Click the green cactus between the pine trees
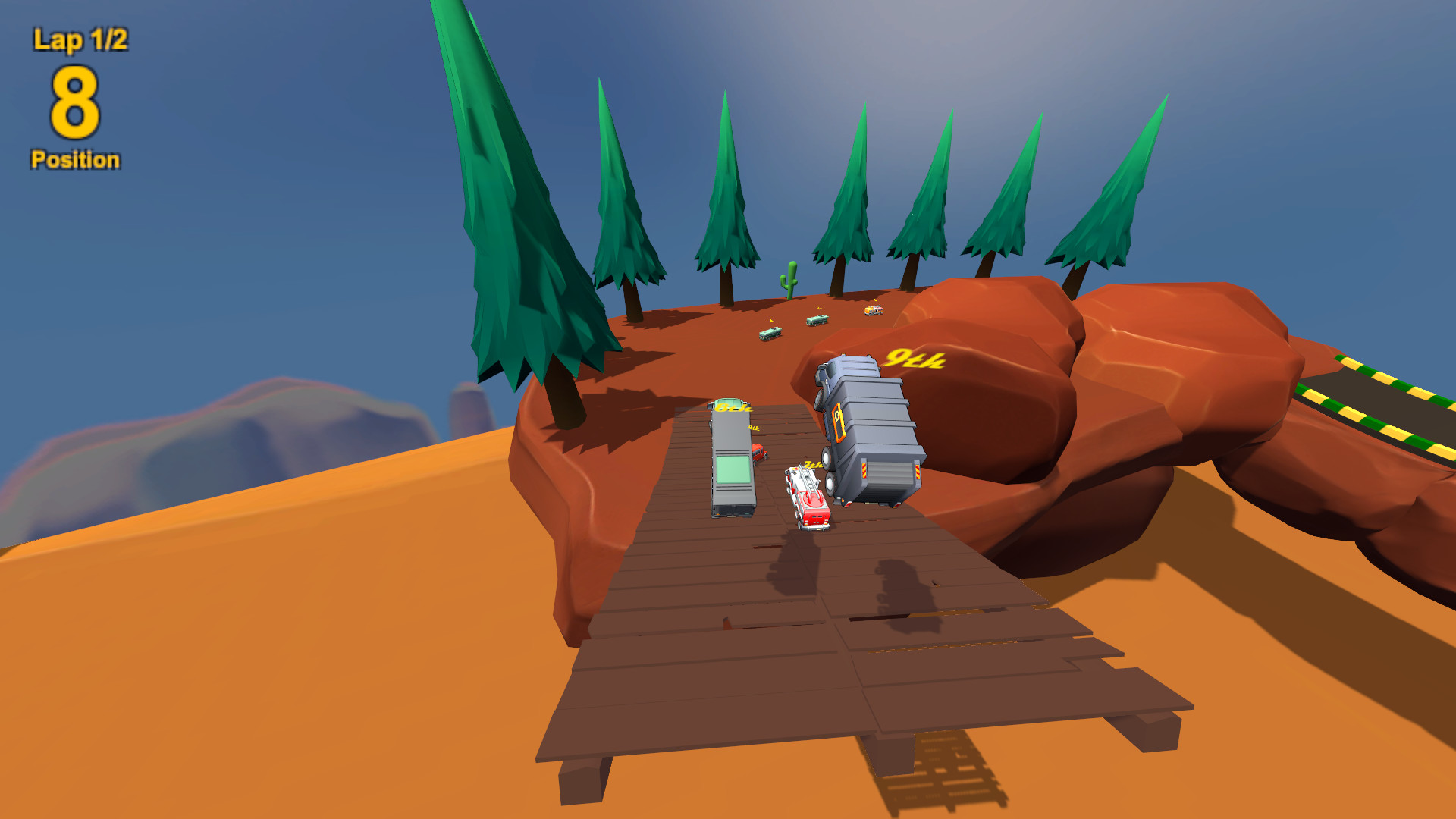Image resolution: width=1456 pixels, height=819 pixels. pyautogui.click(x=789, y=277)
